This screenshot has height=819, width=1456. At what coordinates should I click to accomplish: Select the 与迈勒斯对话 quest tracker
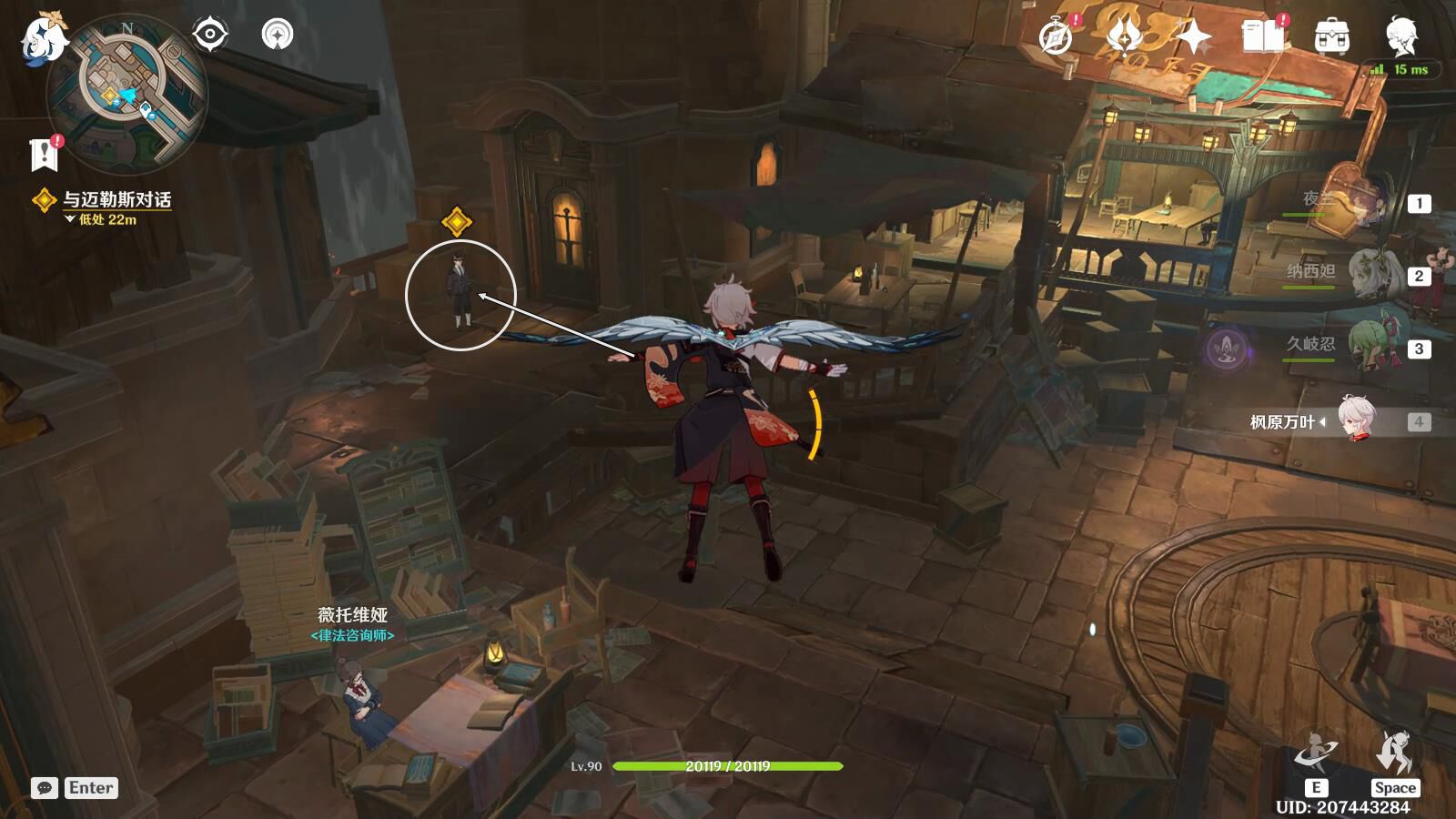click(x=116, y=199)
